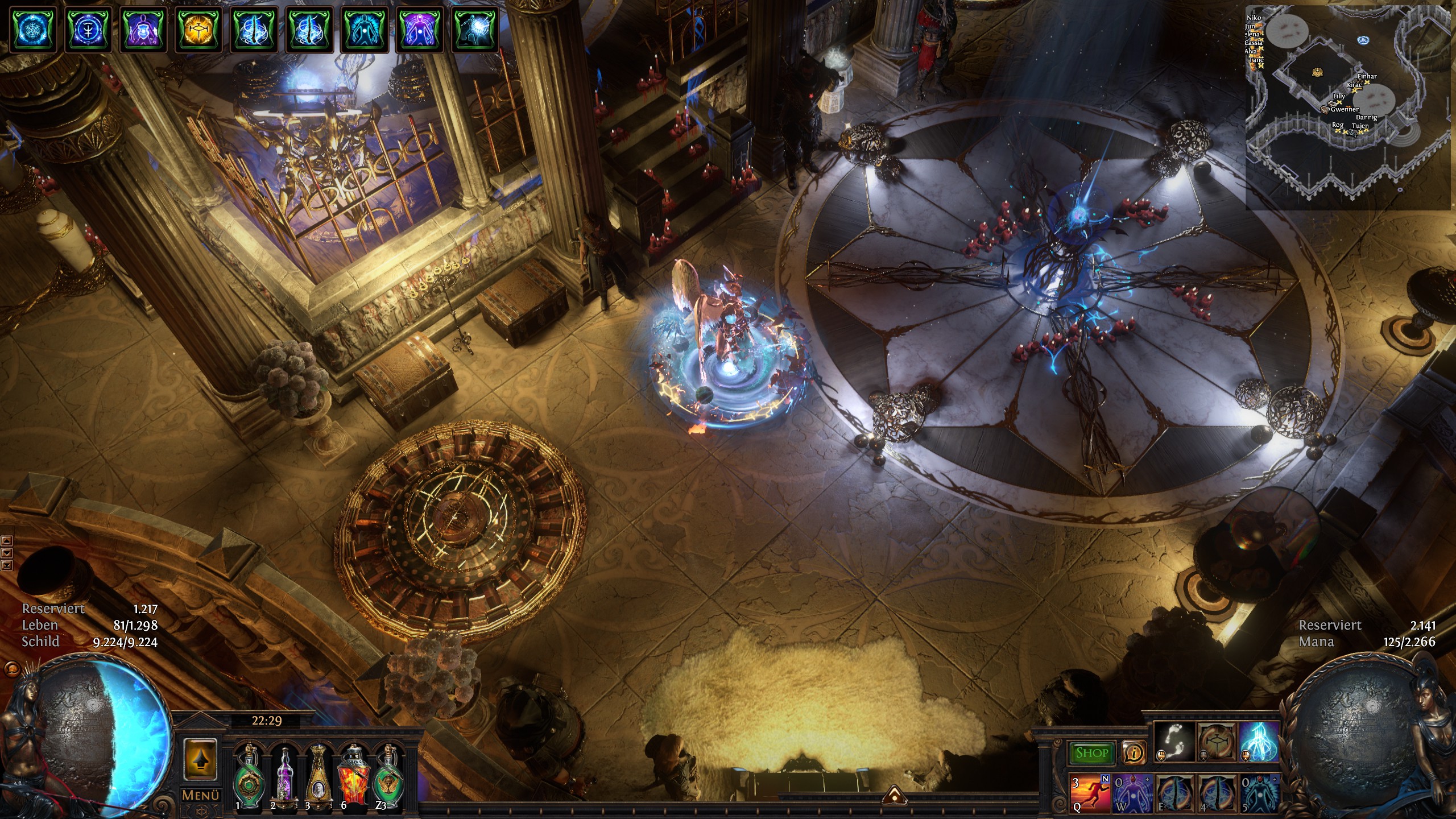Image resolution: width=1456 pixels, height=819 pixels.
Task: Select the footprints move skill slot
Action: click(1173, 742)
